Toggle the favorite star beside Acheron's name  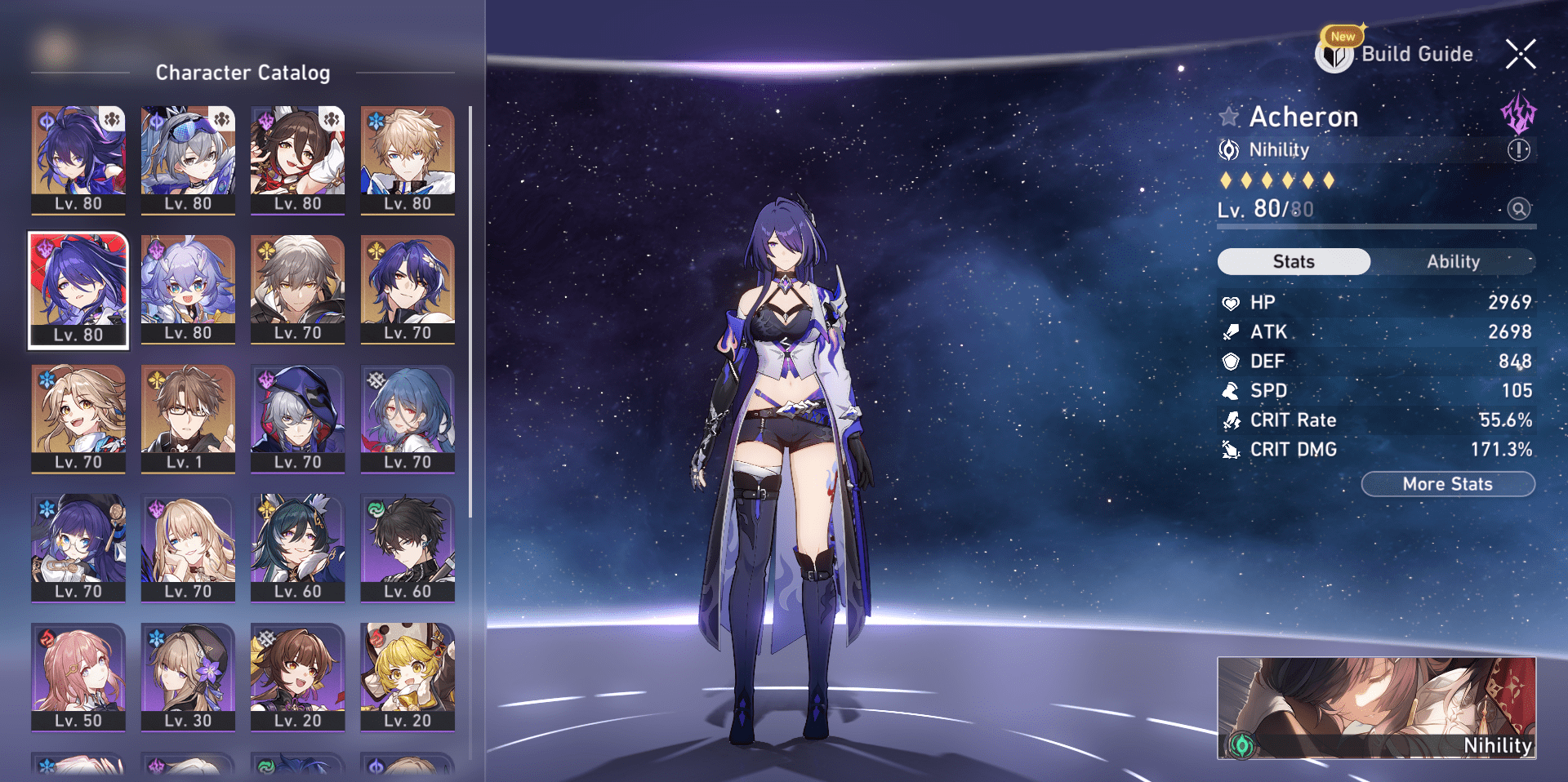point(1230,116)
